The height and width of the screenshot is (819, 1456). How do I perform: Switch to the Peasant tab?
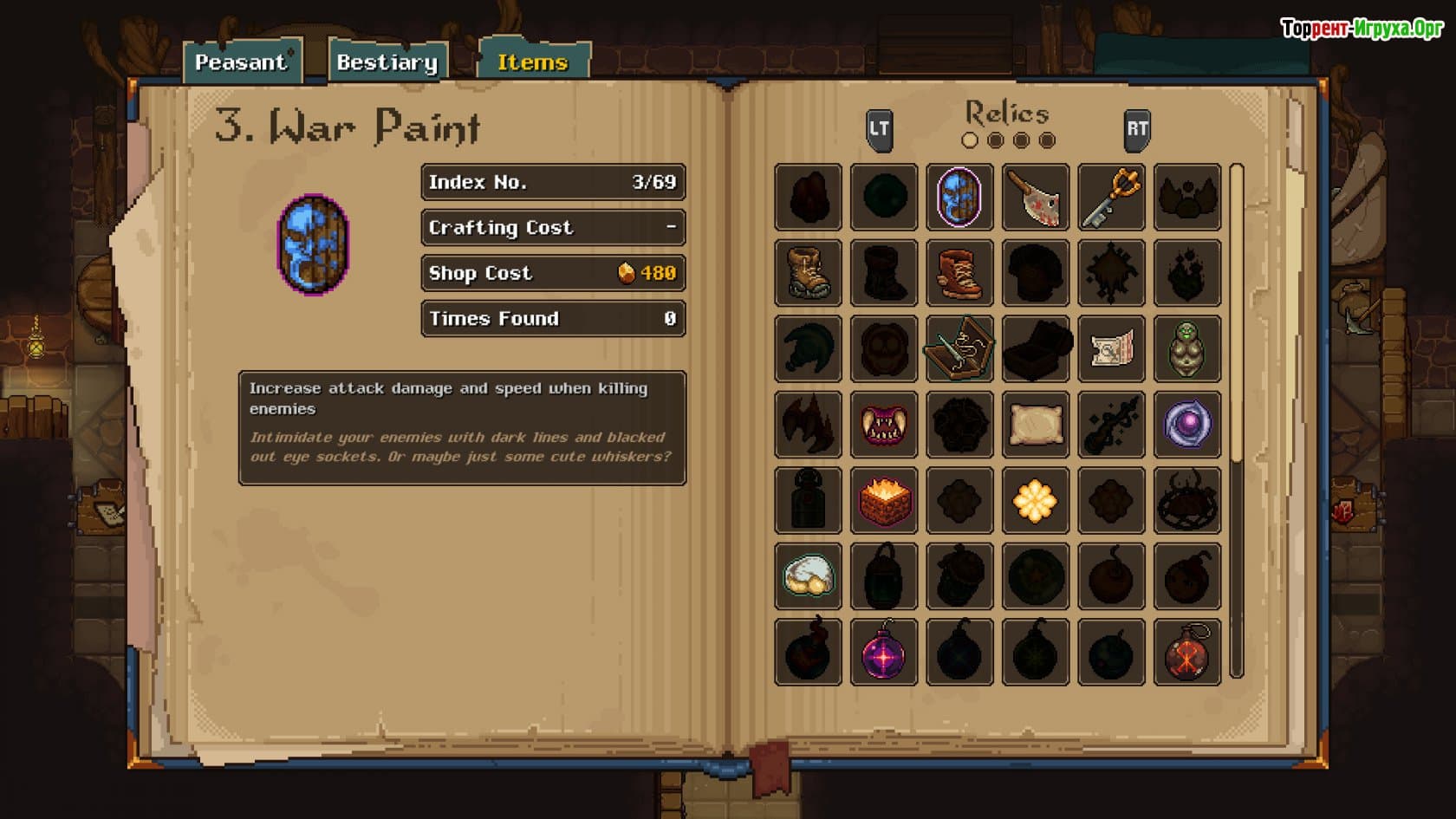(x=241, y=62)
